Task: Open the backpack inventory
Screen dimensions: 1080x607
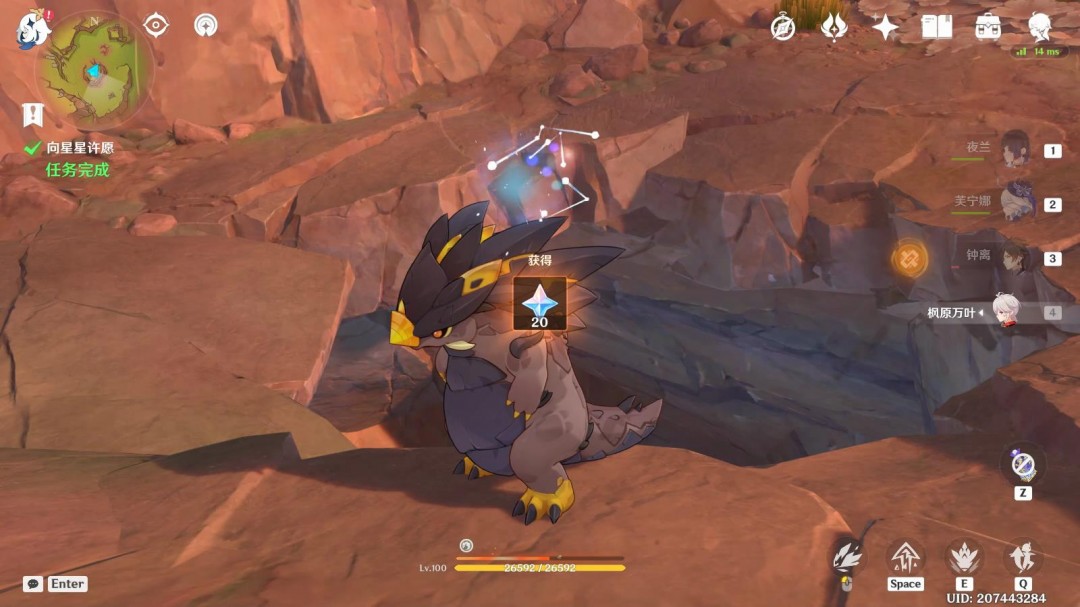Action: [x=989, y=27]
